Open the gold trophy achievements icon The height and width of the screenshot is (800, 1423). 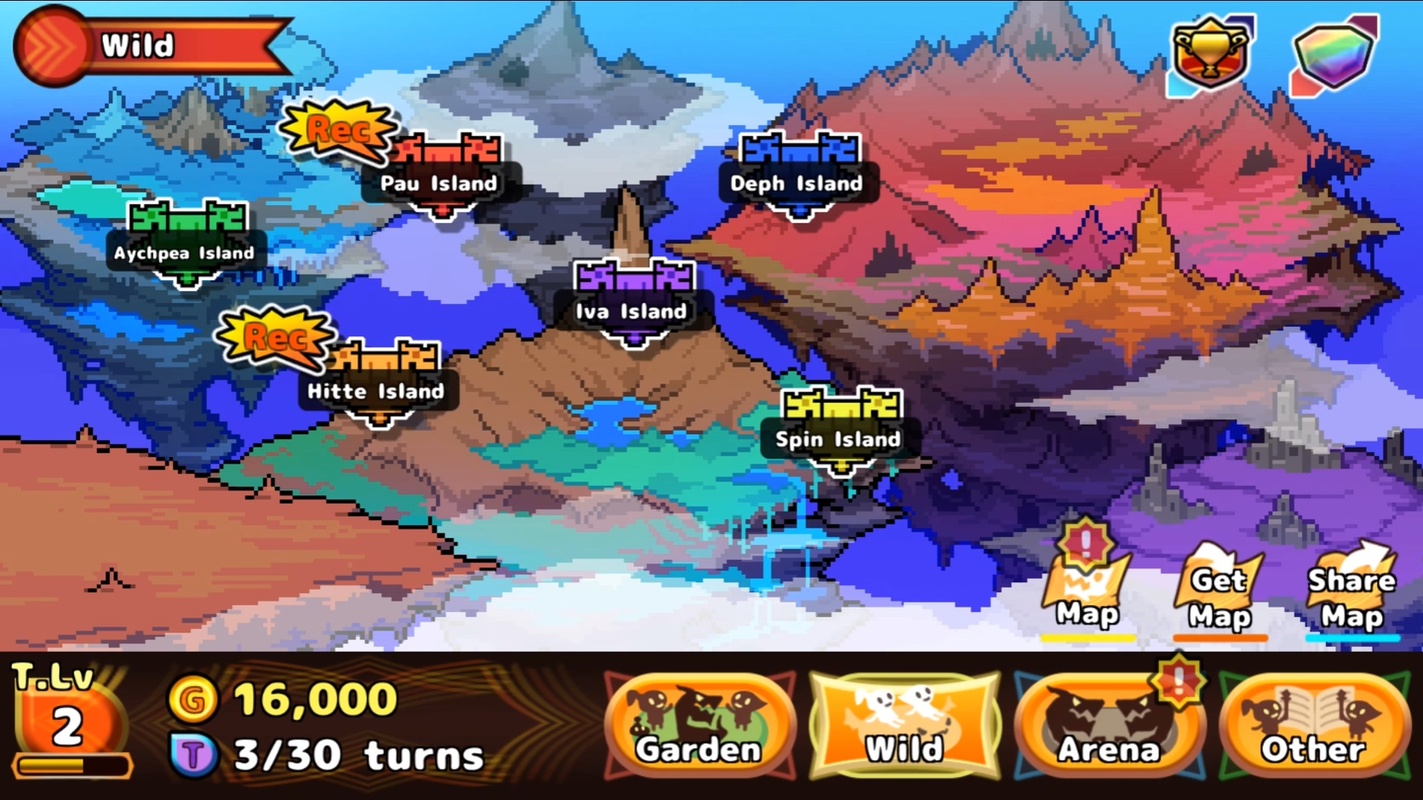[x=1210, y=55]
